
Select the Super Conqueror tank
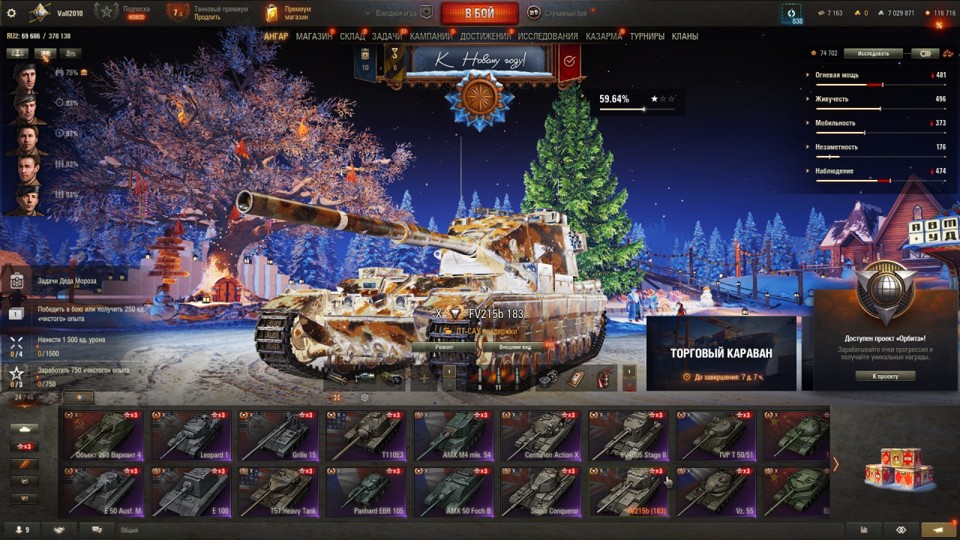539,492
